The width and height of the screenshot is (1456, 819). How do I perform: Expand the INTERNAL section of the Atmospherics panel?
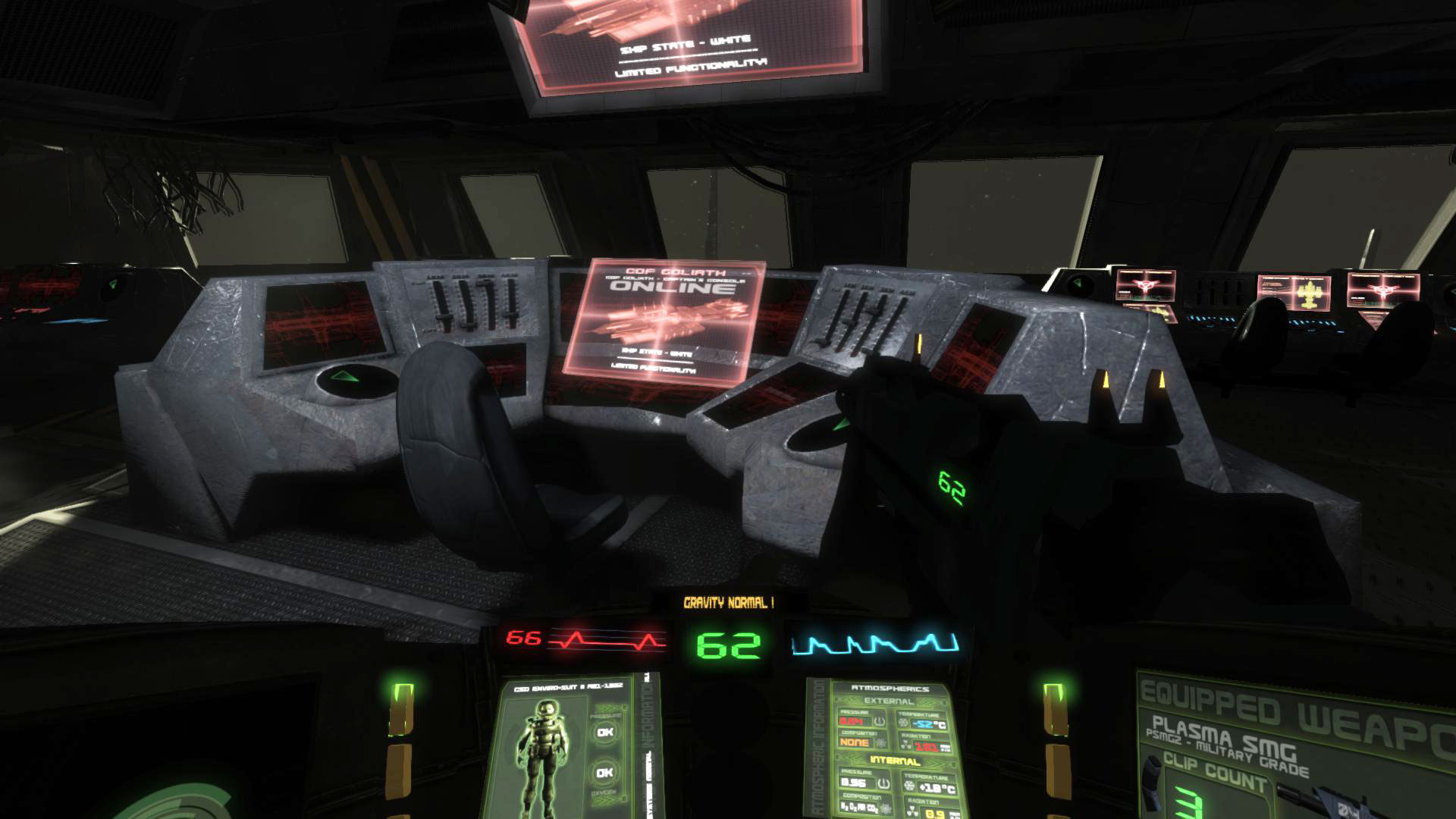pos(895,761)
